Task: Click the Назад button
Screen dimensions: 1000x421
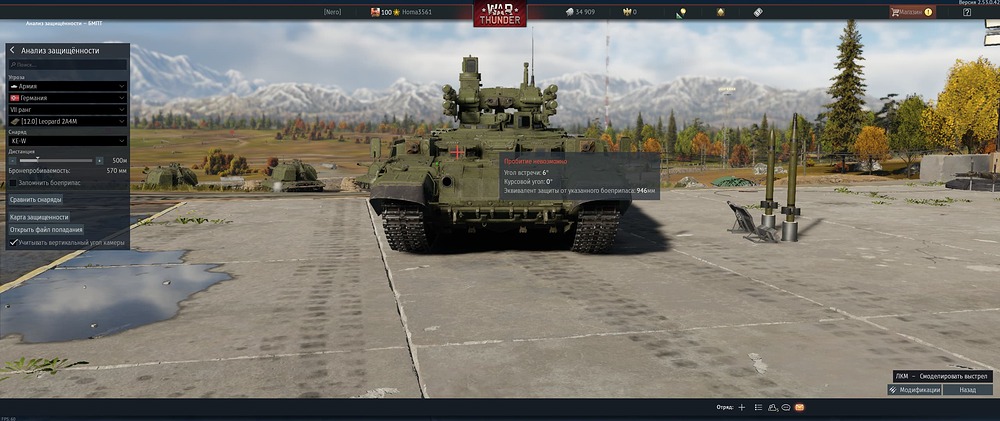Action: point(967,390)
